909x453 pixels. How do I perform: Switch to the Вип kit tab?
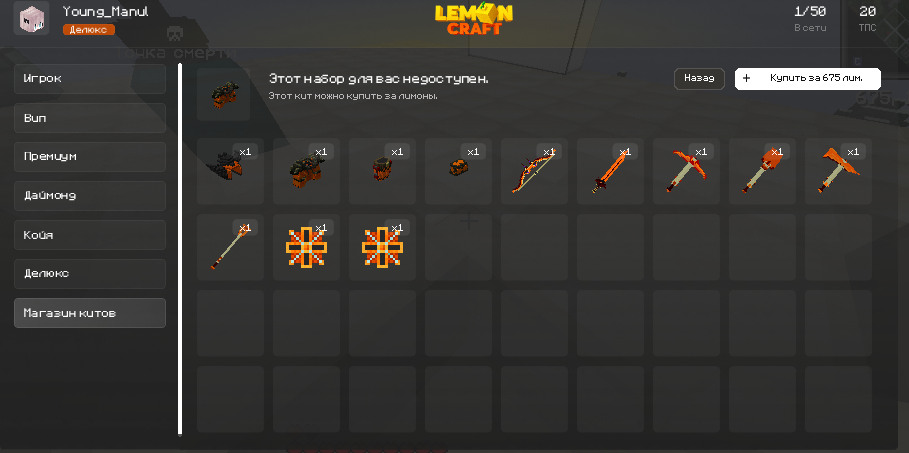point(90,118)
